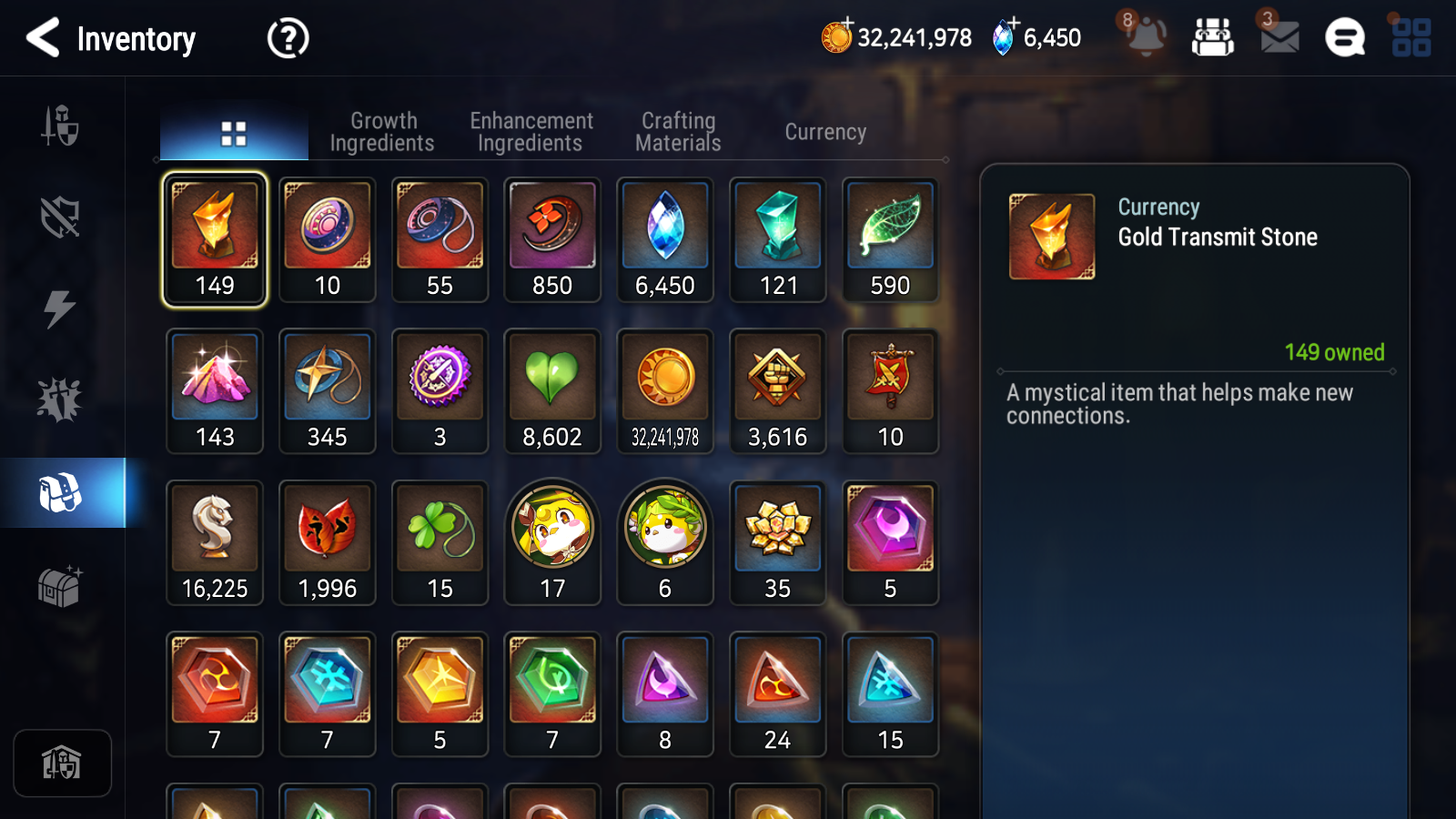The width and height of the screenshot is (1456, 819).
Task: Switch to the Crafting Materials tab
Action: [x=678, y=131]
